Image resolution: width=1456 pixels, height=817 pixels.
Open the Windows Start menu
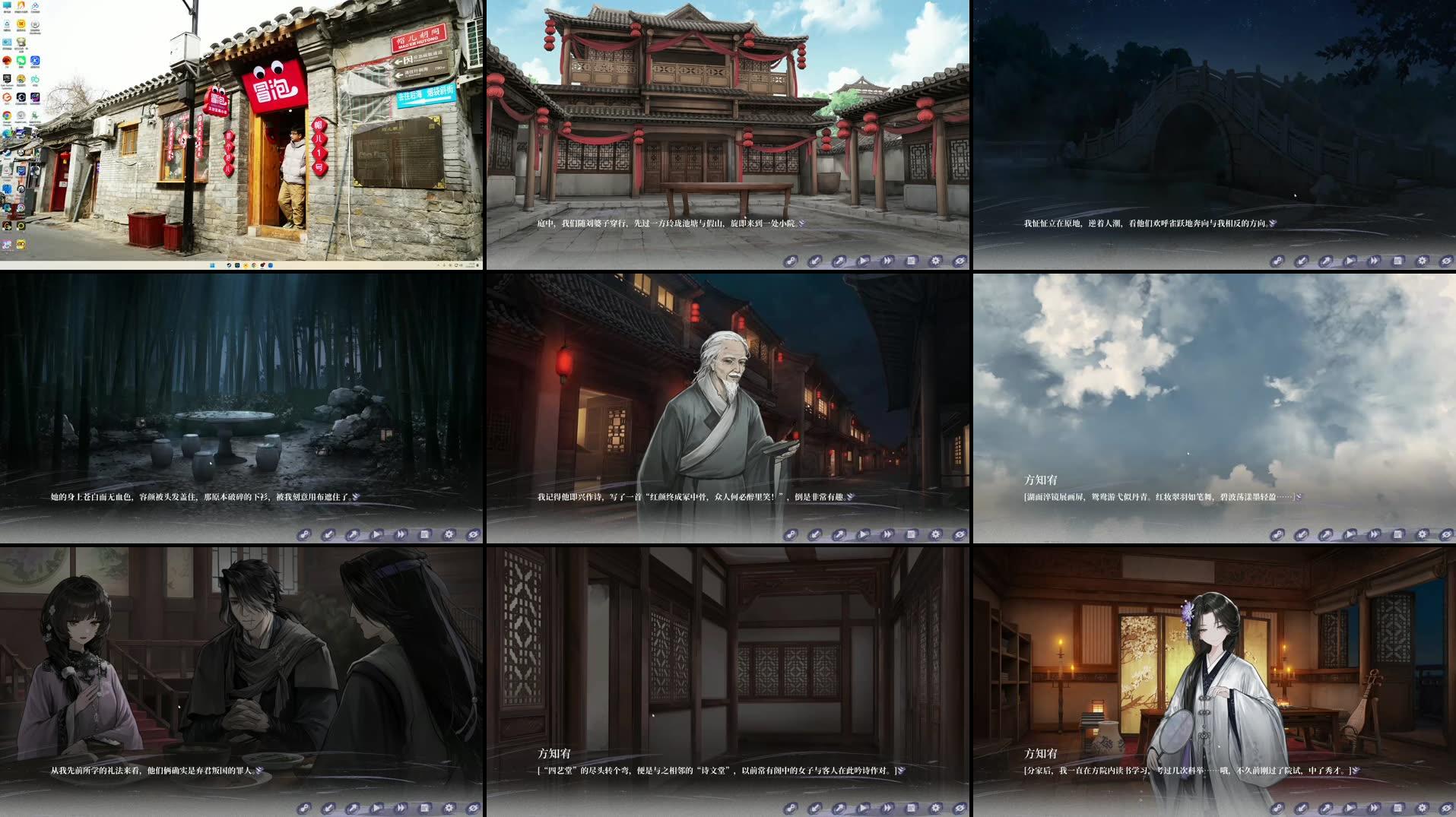pos(213,265)
